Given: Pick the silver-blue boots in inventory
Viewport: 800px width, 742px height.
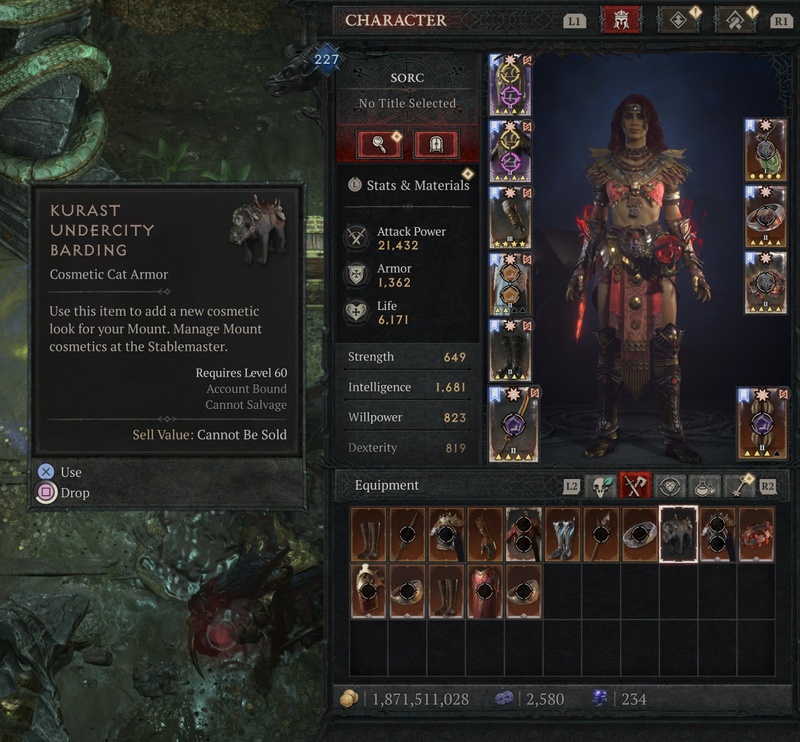Looking at the screenshot, I should pyautogui.click(x=562, y=534).
